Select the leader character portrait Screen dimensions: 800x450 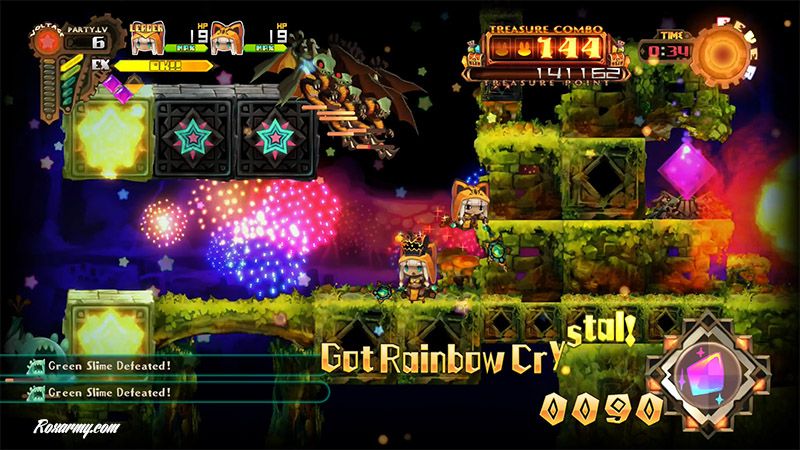coord(146,37)
